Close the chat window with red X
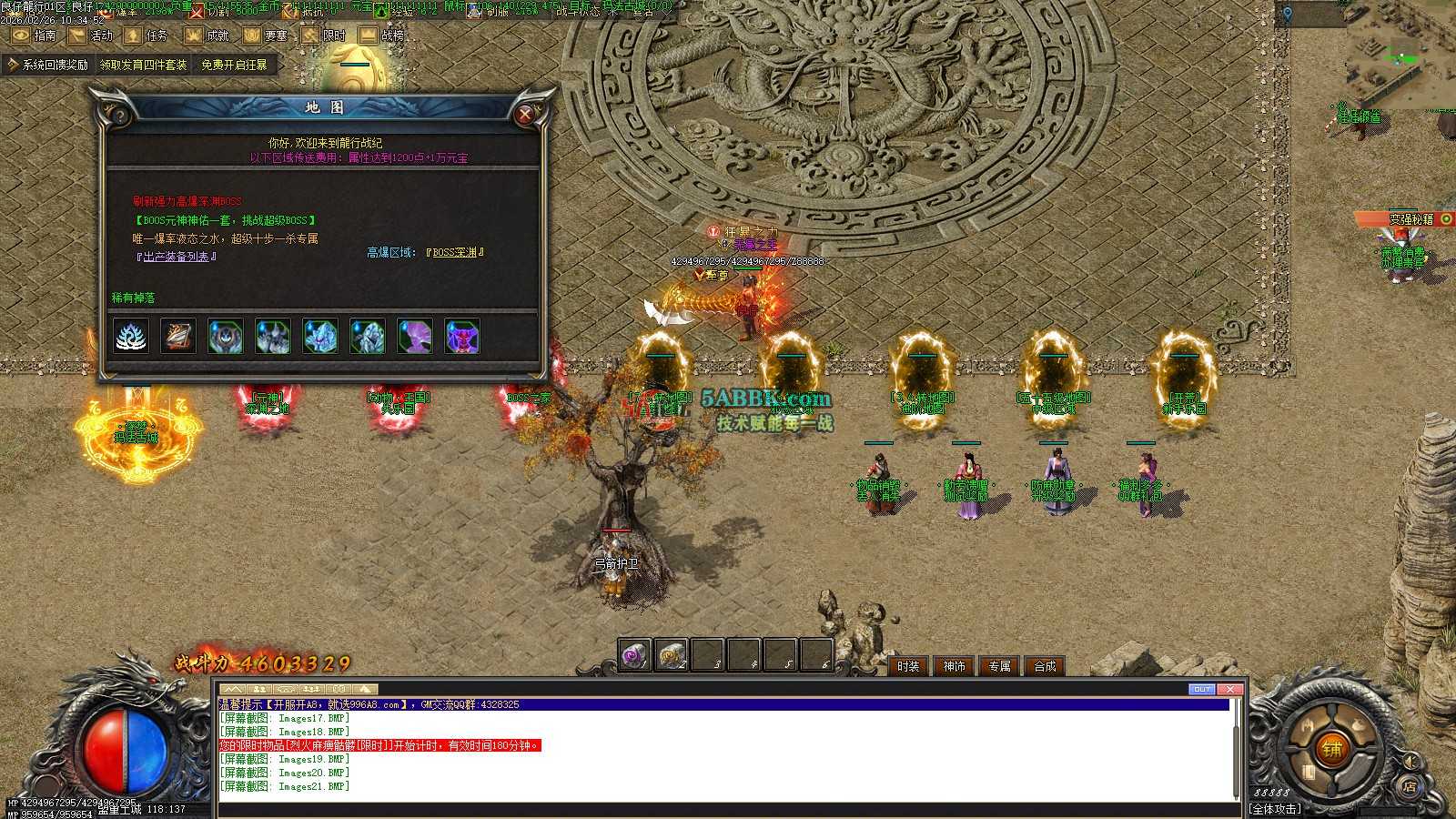The width and height of the screenshot is (1456, 819). 1229,689
